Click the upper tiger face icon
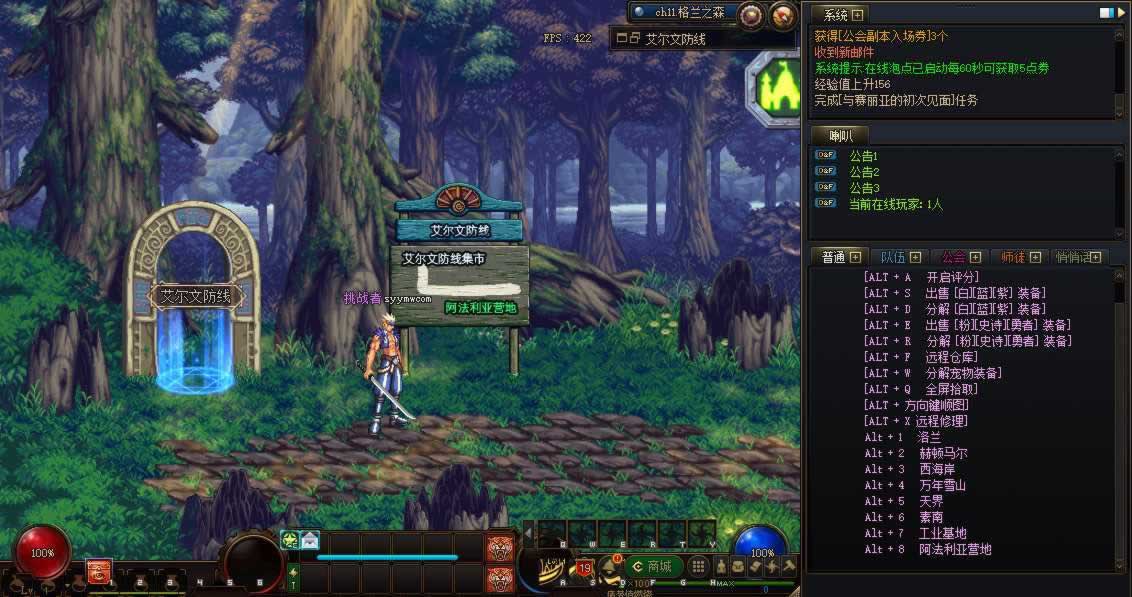Screen dimensions: 1132x597 pos(499,547)
